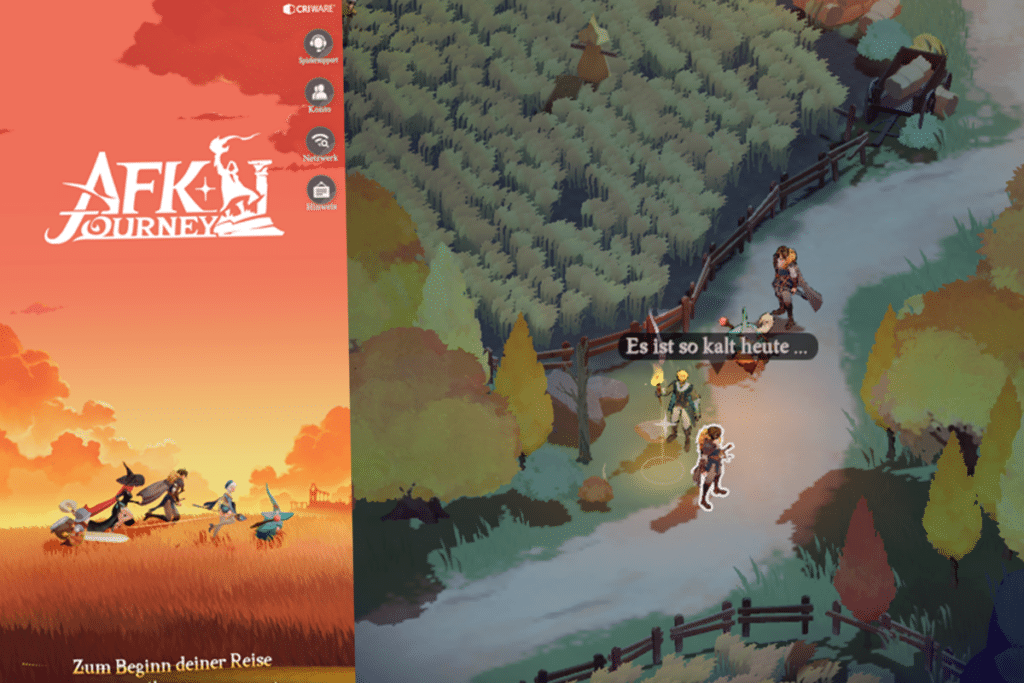Show the Hinweis notice board
1024x683 pixels.
[320, 190]
